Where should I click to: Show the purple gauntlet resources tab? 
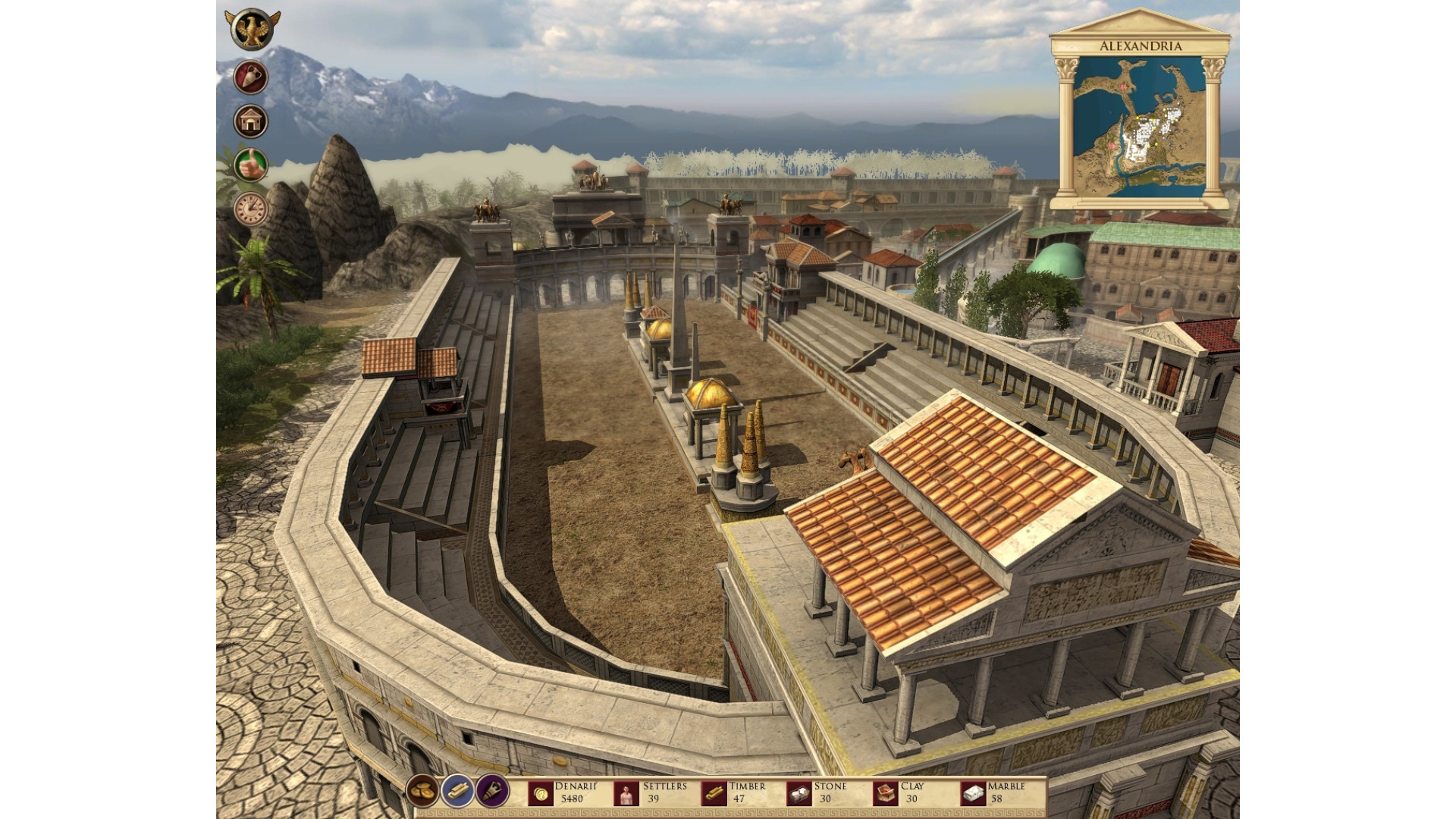(x=492, y=792)
